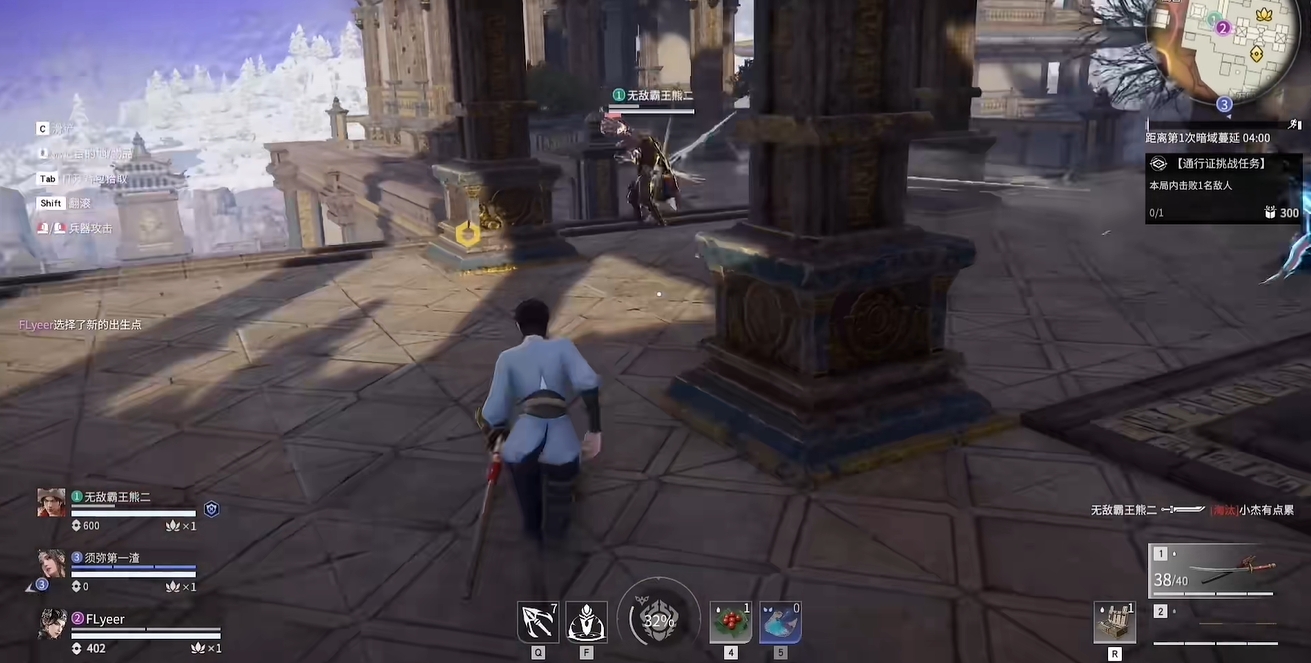Click the purple number 2 minimap marker
Image resolution: width=1311 pixels, height=663 pixels.
click(x=1222, y=28)
